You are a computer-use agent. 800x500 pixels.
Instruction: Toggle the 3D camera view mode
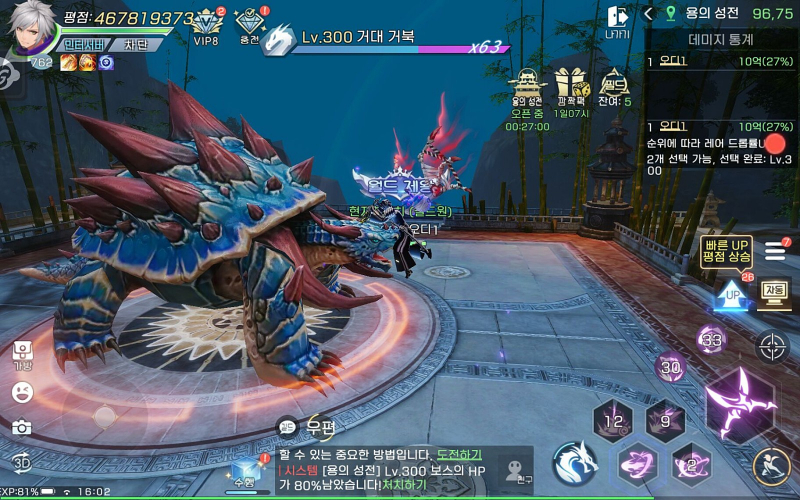22,462
